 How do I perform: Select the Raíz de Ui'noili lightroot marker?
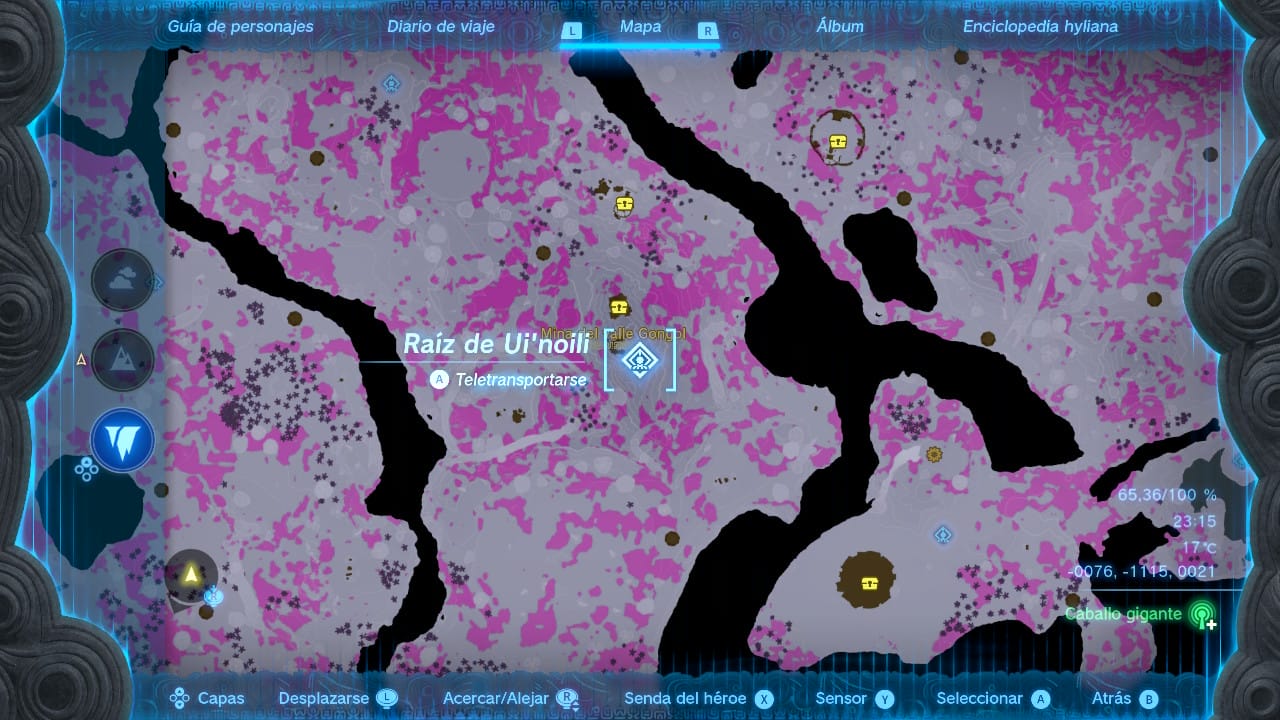pos(639,359)
